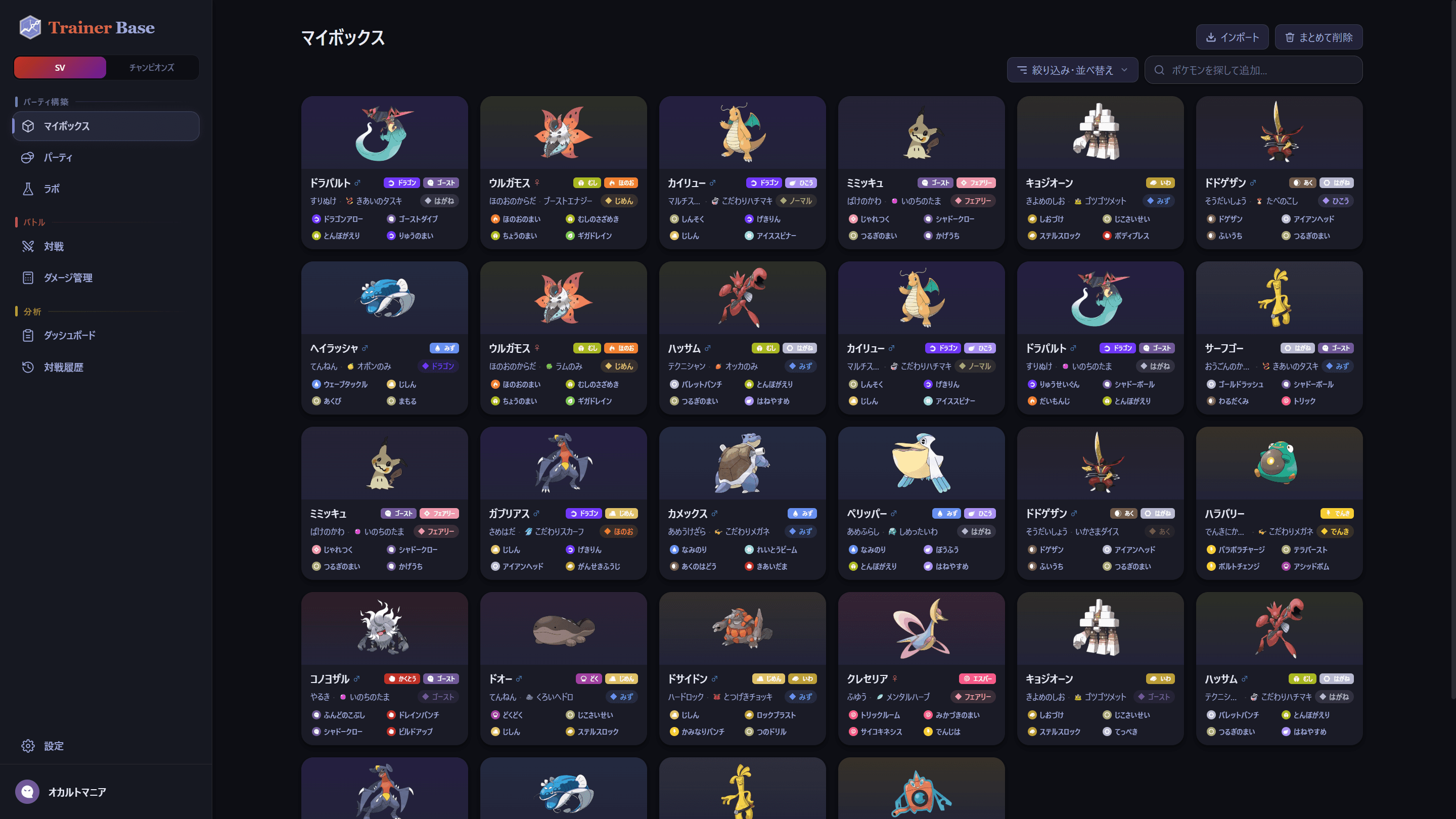Open the パーティ section
Viewport: 1456px width, 819px height.
[x=58, y=158]
